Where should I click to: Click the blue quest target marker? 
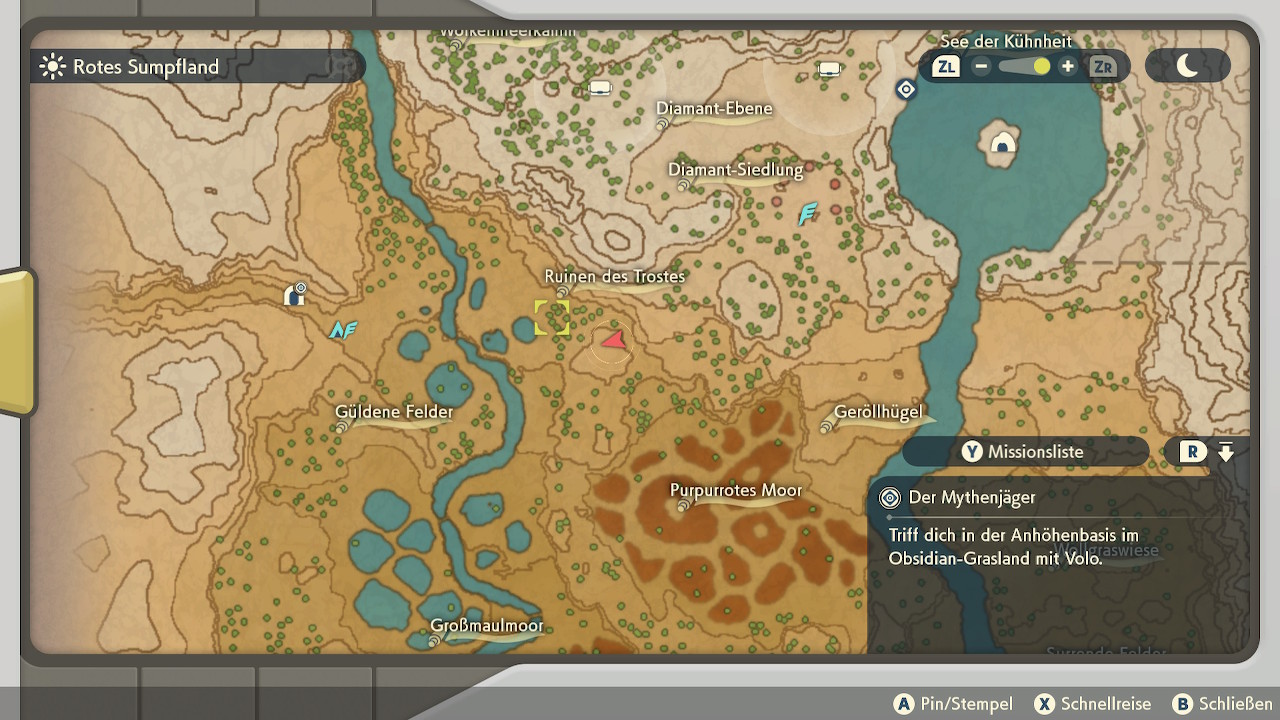click(906, 90)
